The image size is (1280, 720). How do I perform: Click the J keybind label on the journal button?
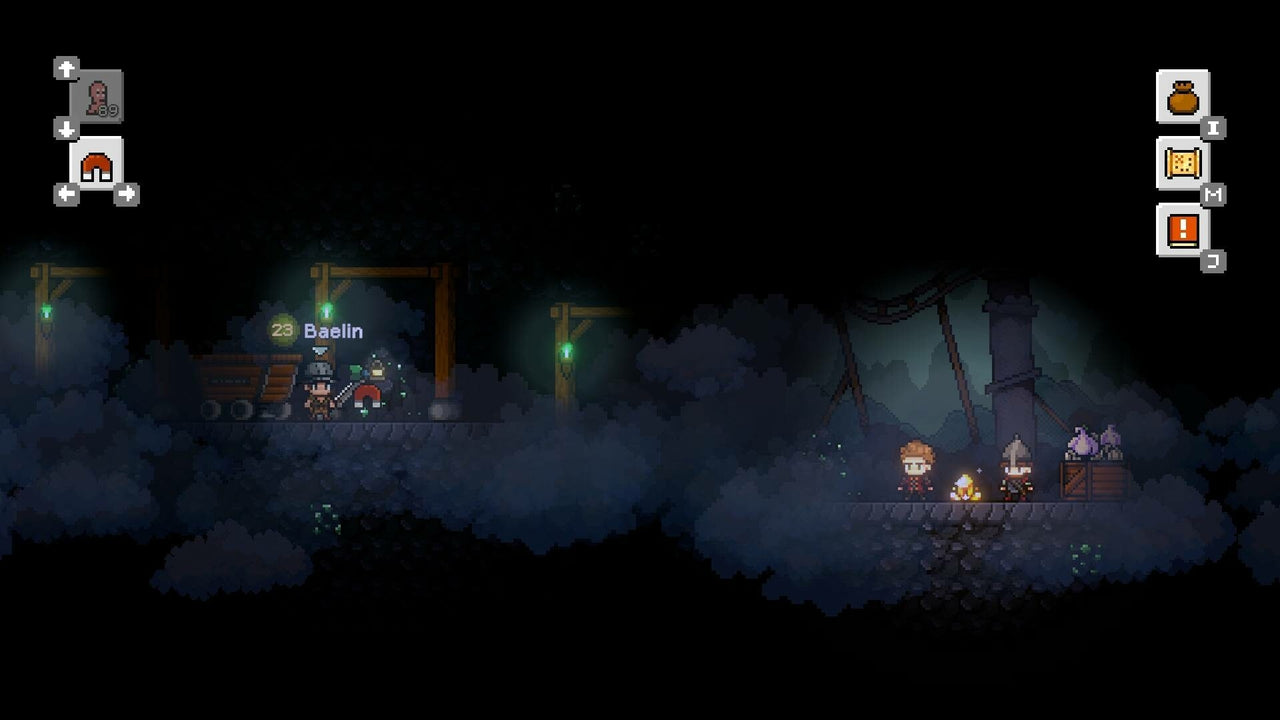(x=1213, y=260)
